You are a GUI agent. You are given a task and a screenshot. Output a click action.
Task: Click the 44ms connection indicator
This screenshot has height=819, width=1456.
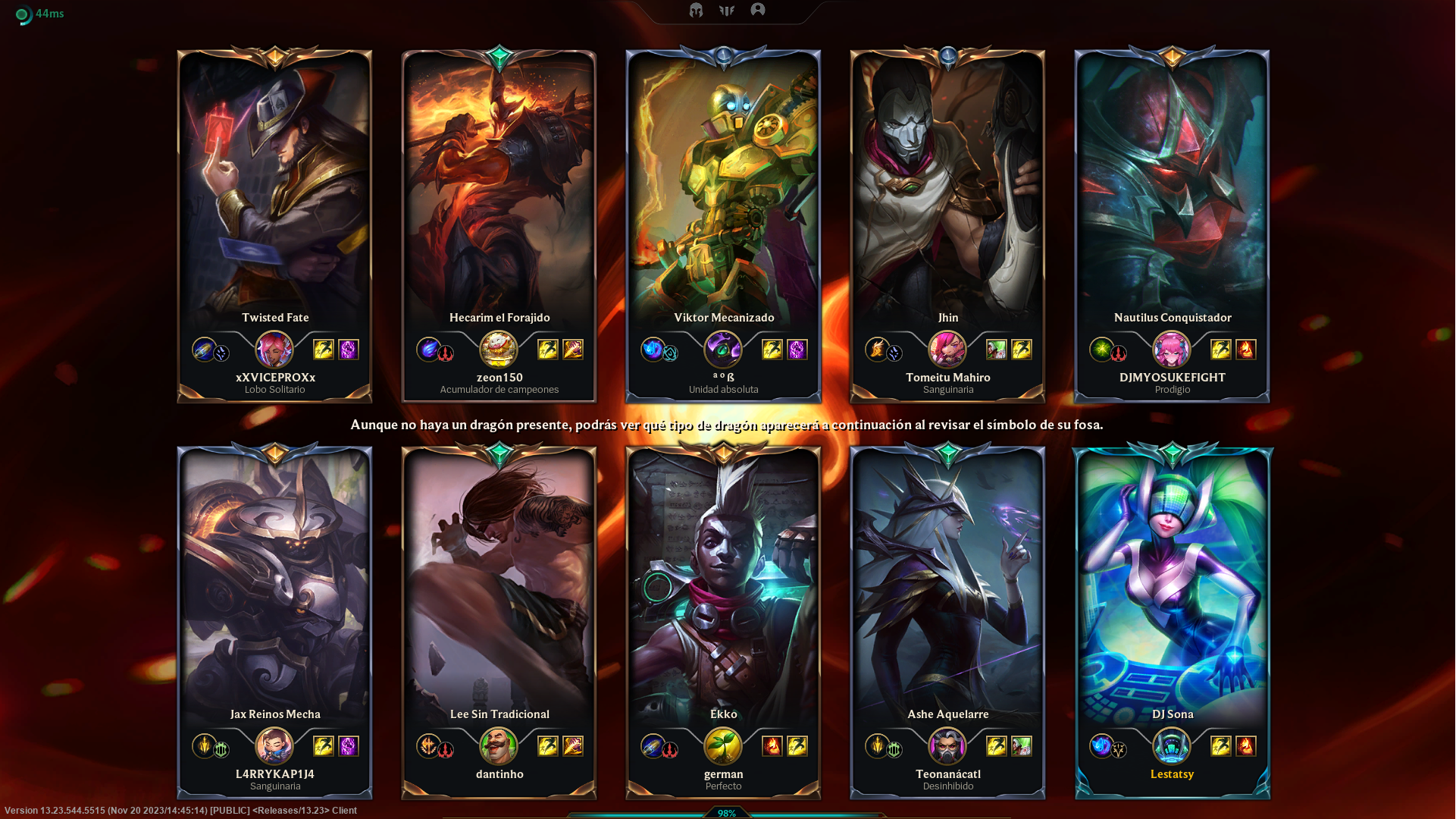point(40,14)
